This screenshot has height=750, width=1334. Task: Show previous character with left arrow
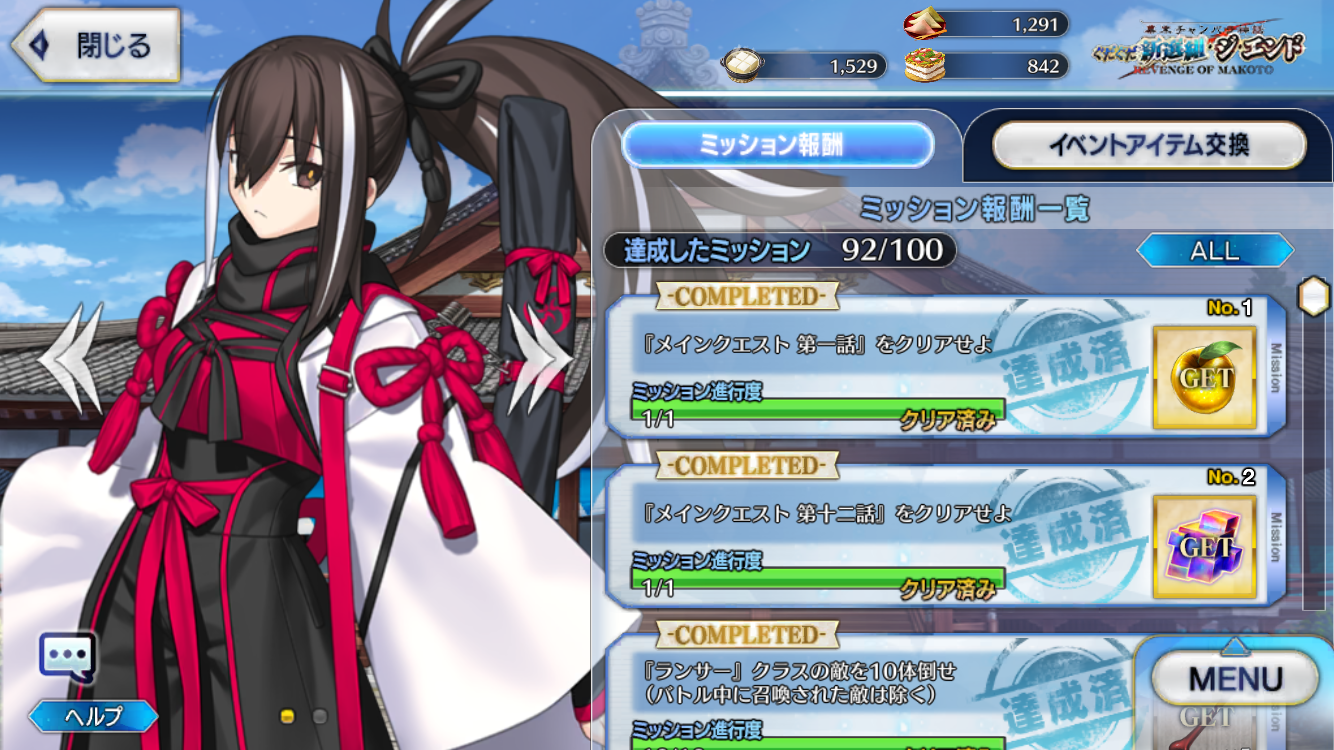pos(72,356)
